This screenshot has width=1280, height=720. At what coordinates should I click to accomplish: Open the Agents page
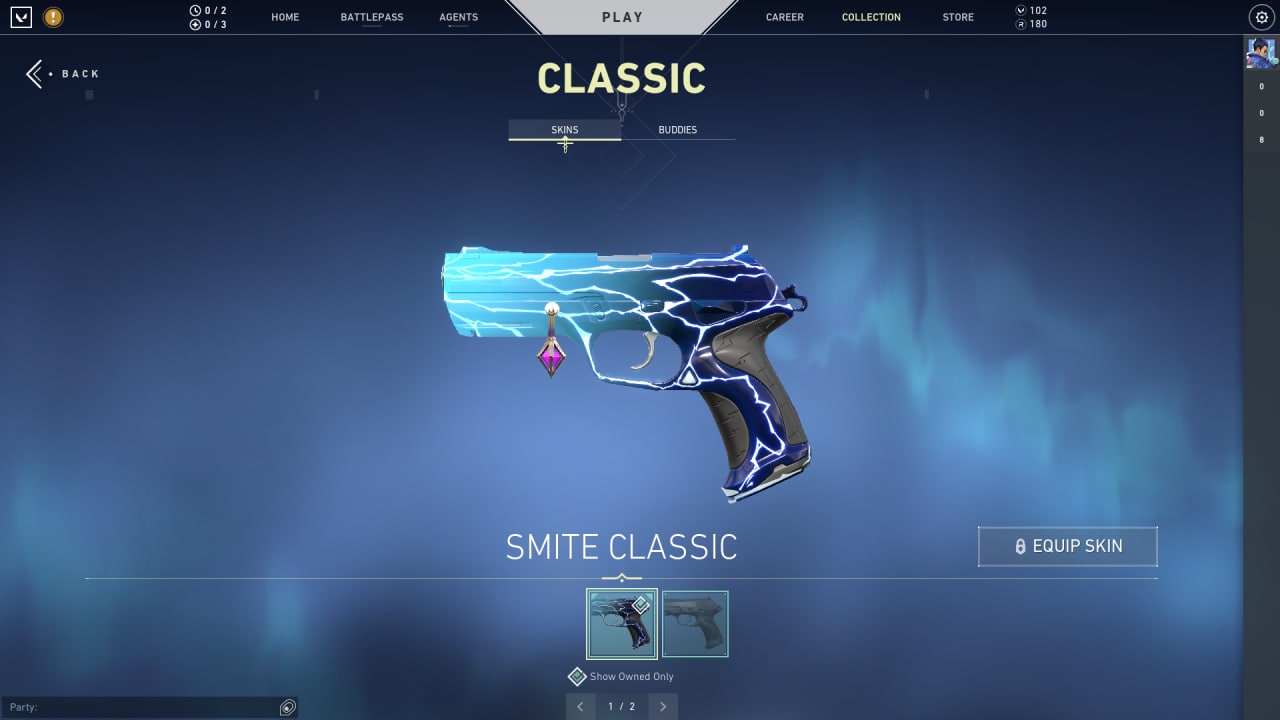[x=458, y=17]
